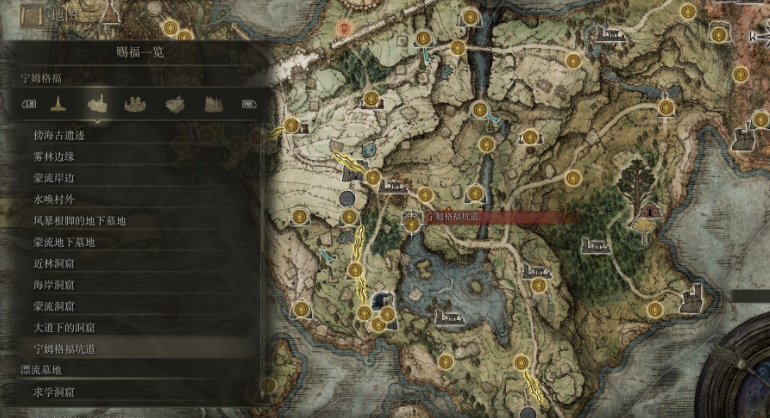Click the highlighted Limgrave region tab icon
Image resolution: width=770 pixels, height=418 pixels.
point(97,103)
